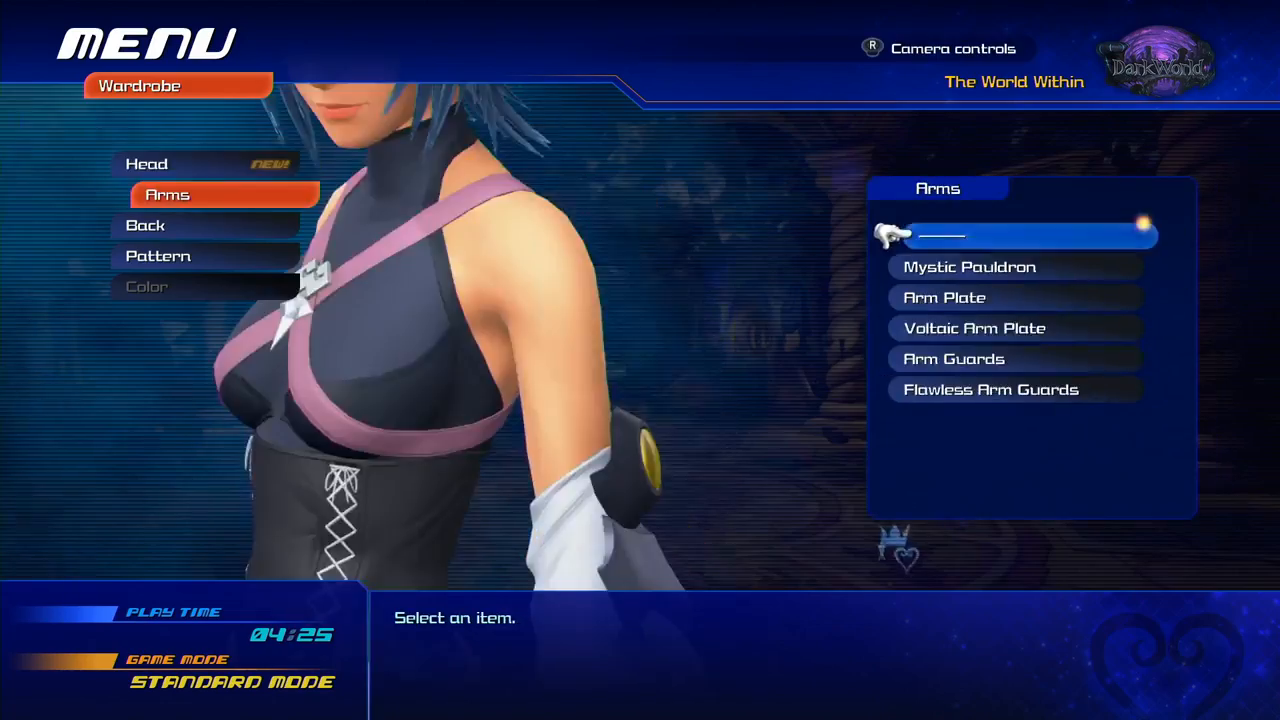The image size is (1280, 720).
Task: Choose Flawless Arm Guards
Action: (1014, 390)
